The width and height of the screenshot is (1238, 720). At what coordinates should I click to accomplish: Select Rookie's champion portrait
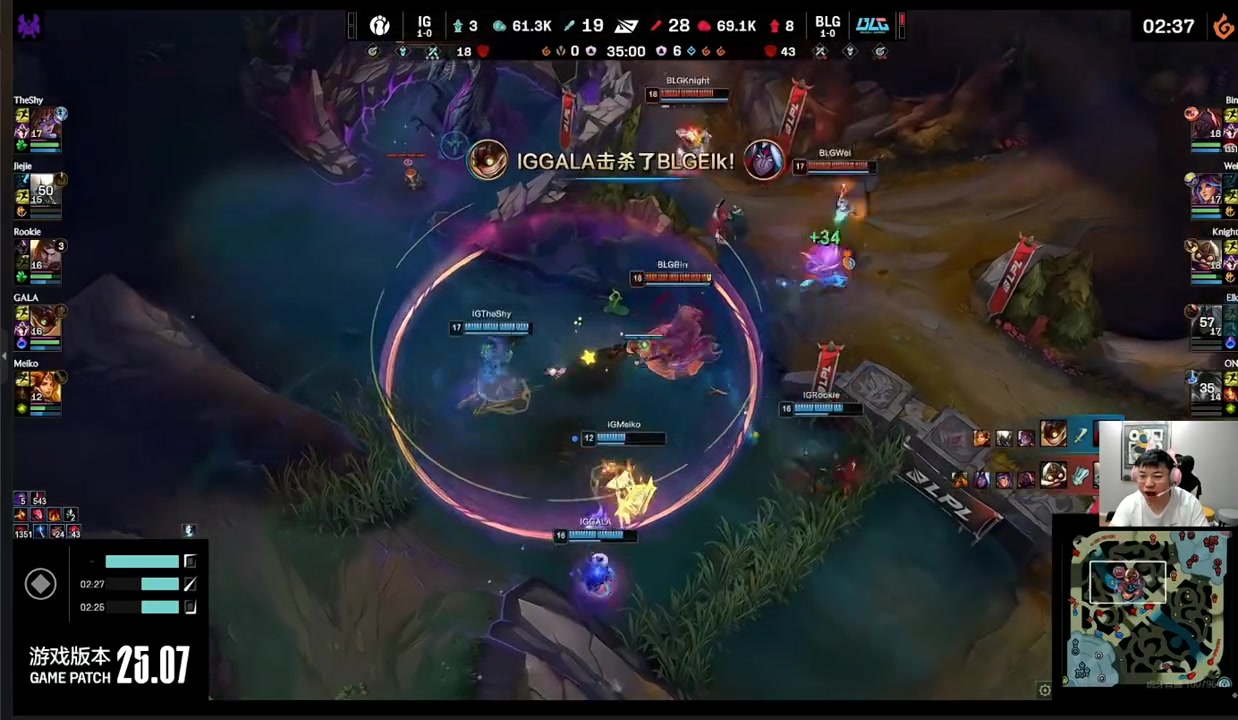tap(46, 256)
